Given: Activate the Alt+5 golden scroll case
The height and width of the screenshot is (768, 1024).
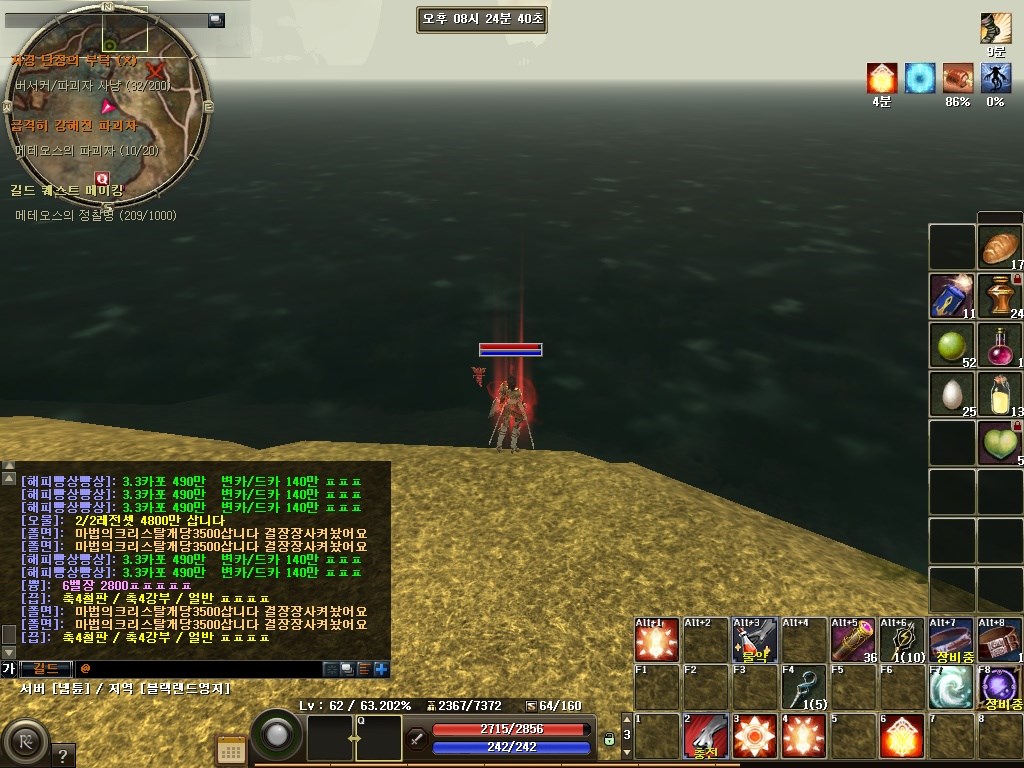Looking at the screenshot, I should pyautogui.click(x=853, y=640).
